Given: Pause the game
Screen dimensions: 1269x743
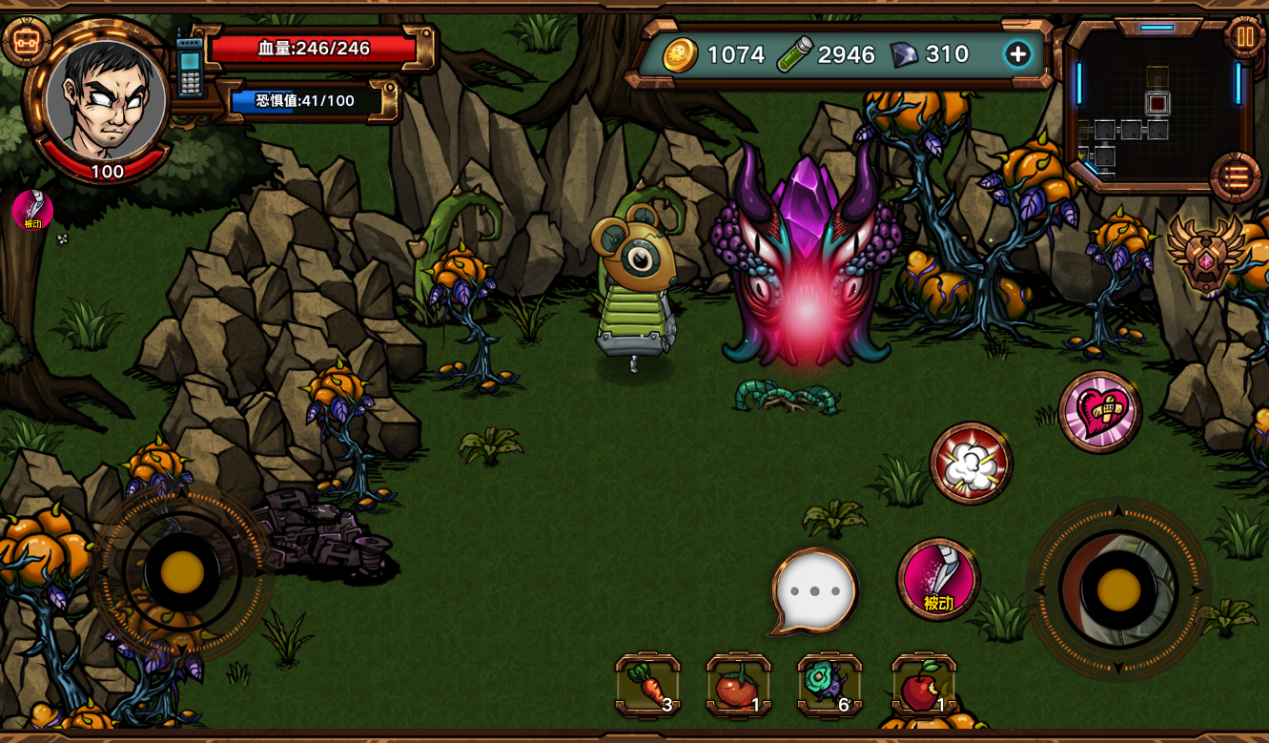Looking at the screenshot, I should coord(1244,38).
